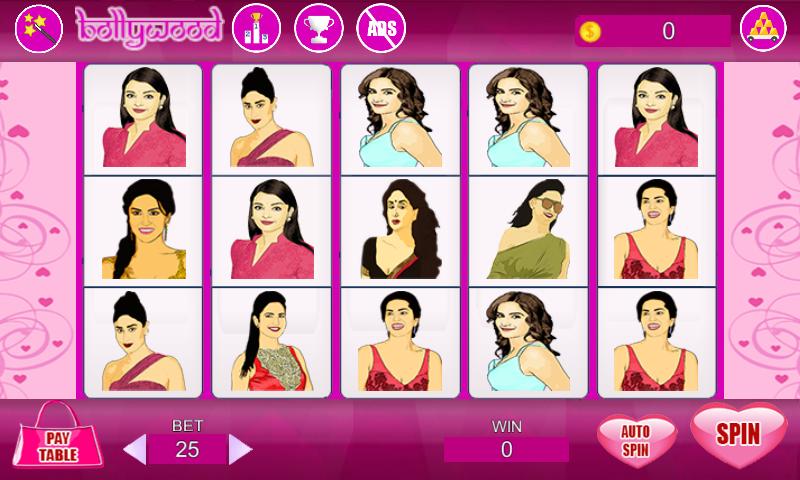800x480 pixels.
Task: Open the leaderboard podium icon
Action: pos(256,29)
